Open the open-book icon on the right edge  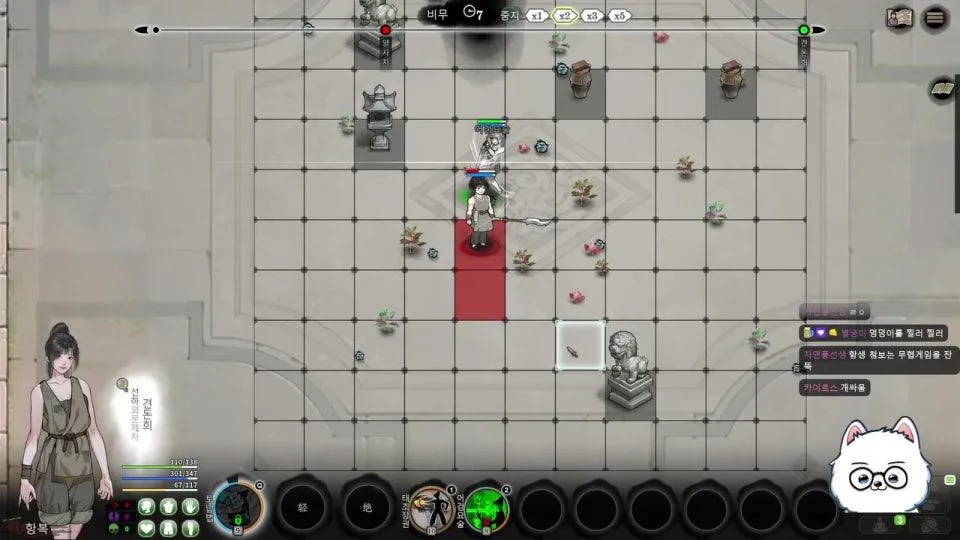[x=941, y=90]
